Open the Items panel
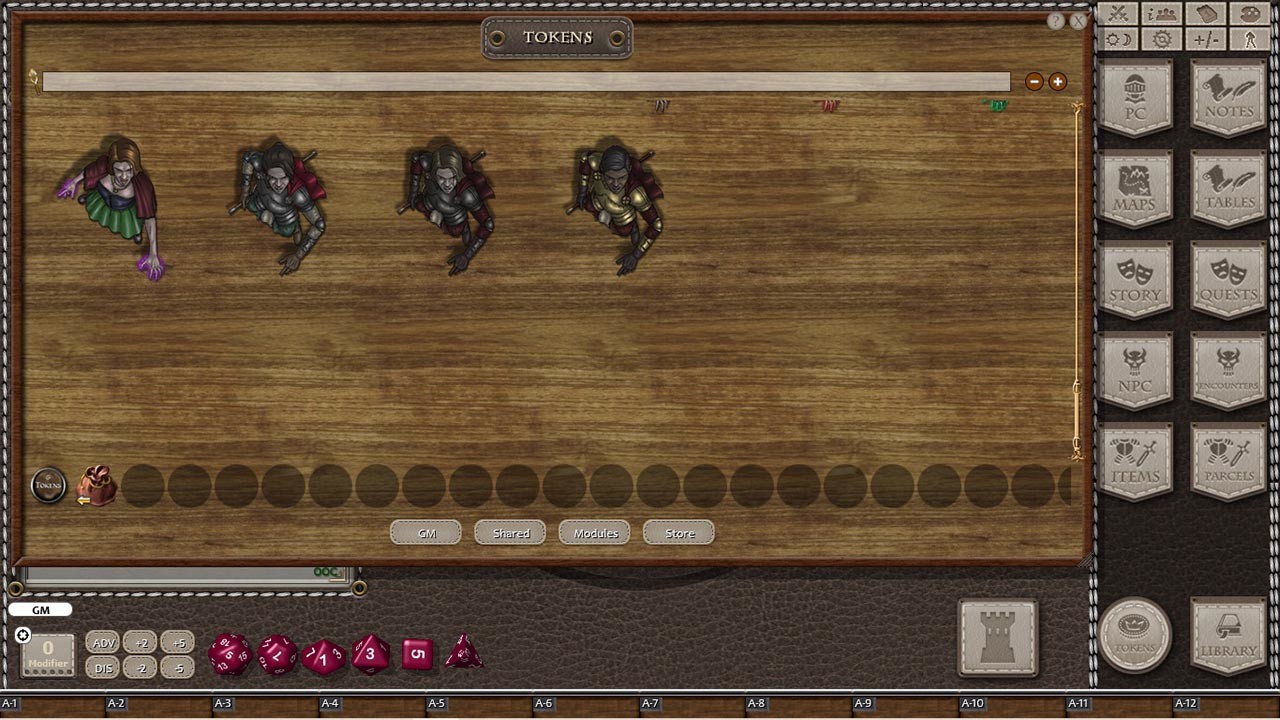This screenshot has width=1280, height=720. click(x=1136, y=459)
